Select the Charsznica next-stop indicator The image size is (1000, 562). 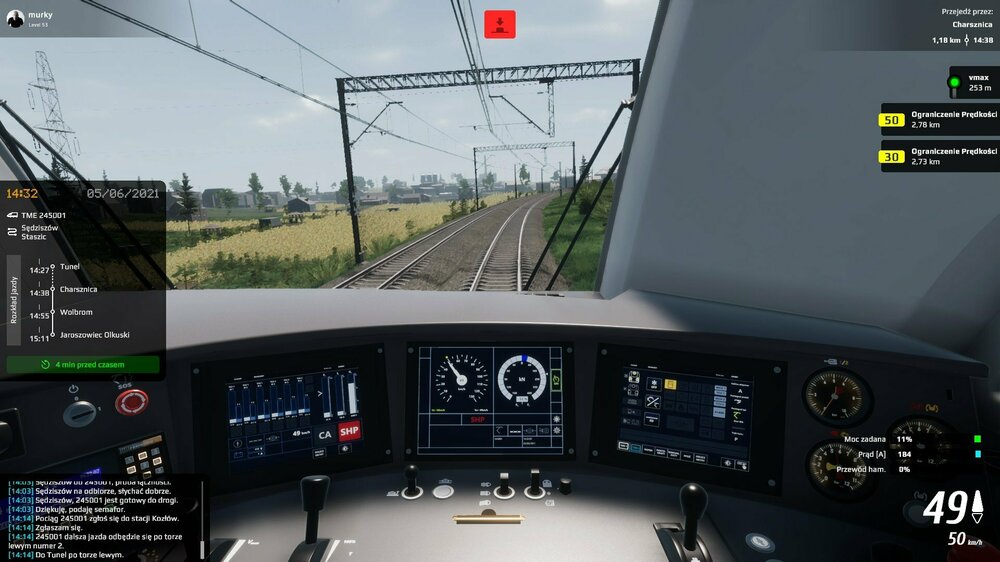tap(971, 23)
